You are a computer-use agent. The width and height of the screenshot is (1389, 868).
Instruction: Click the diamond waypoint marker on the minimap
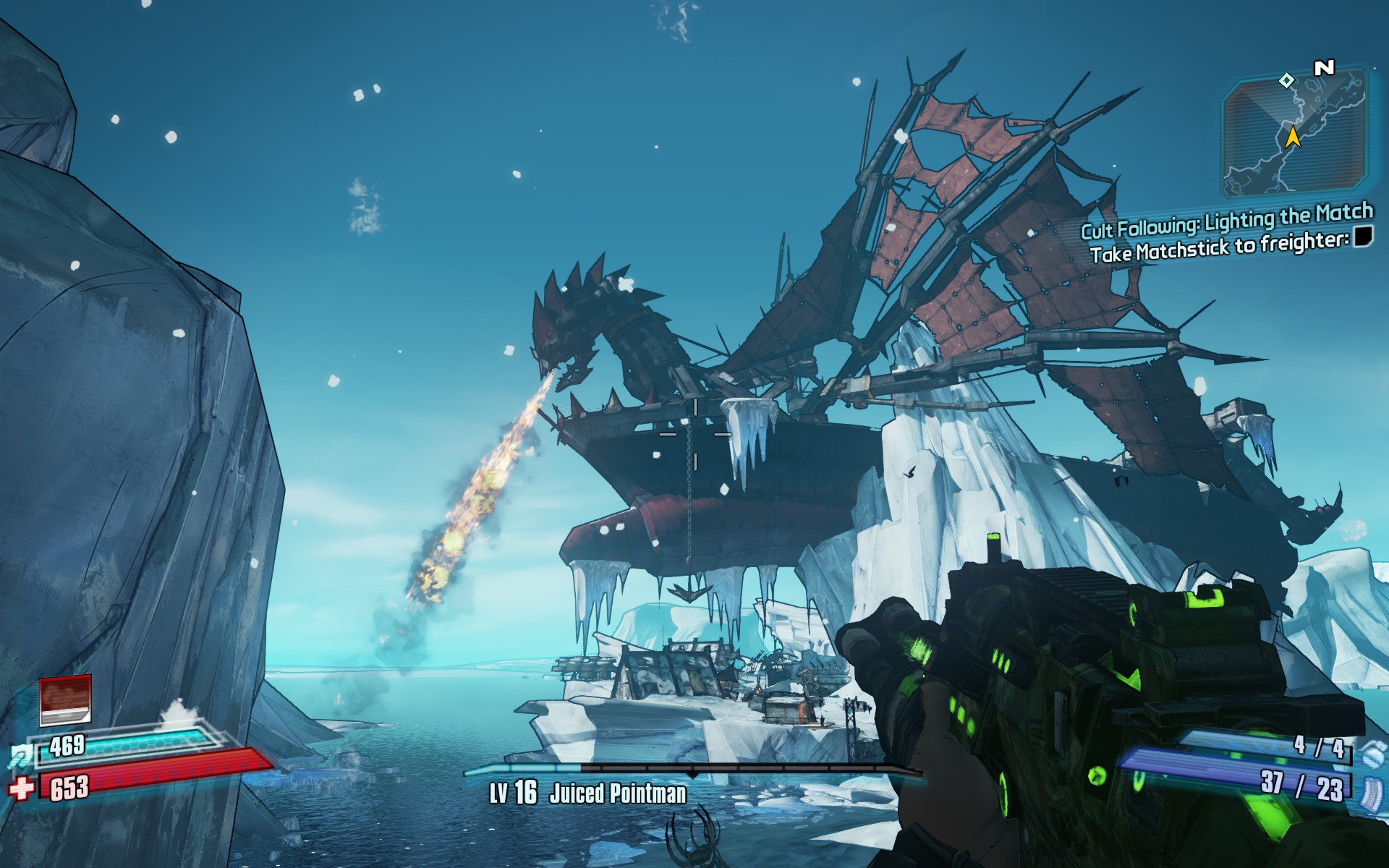[1286, 80]
